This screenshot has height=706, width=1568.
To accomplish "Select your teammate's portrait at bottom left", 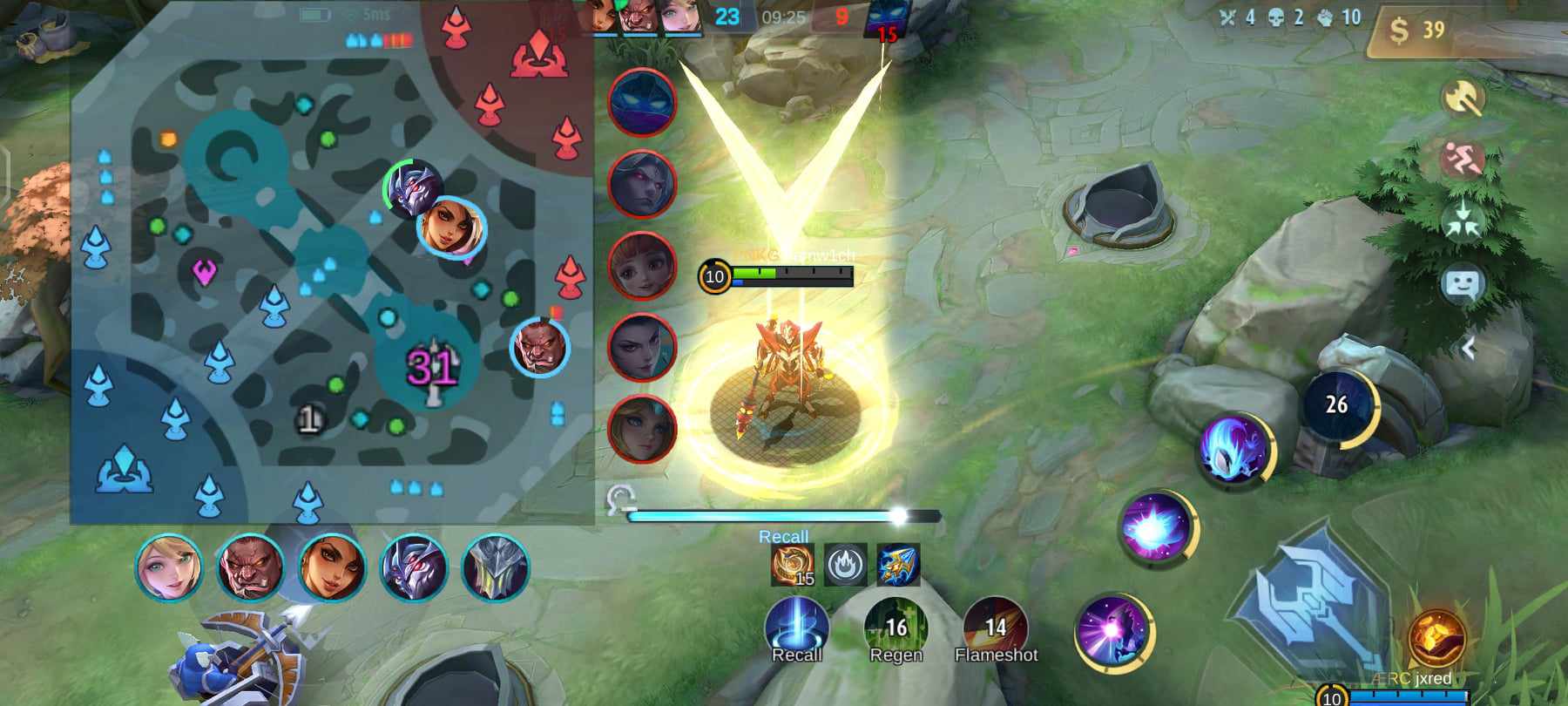I will [x=172, y=567].
